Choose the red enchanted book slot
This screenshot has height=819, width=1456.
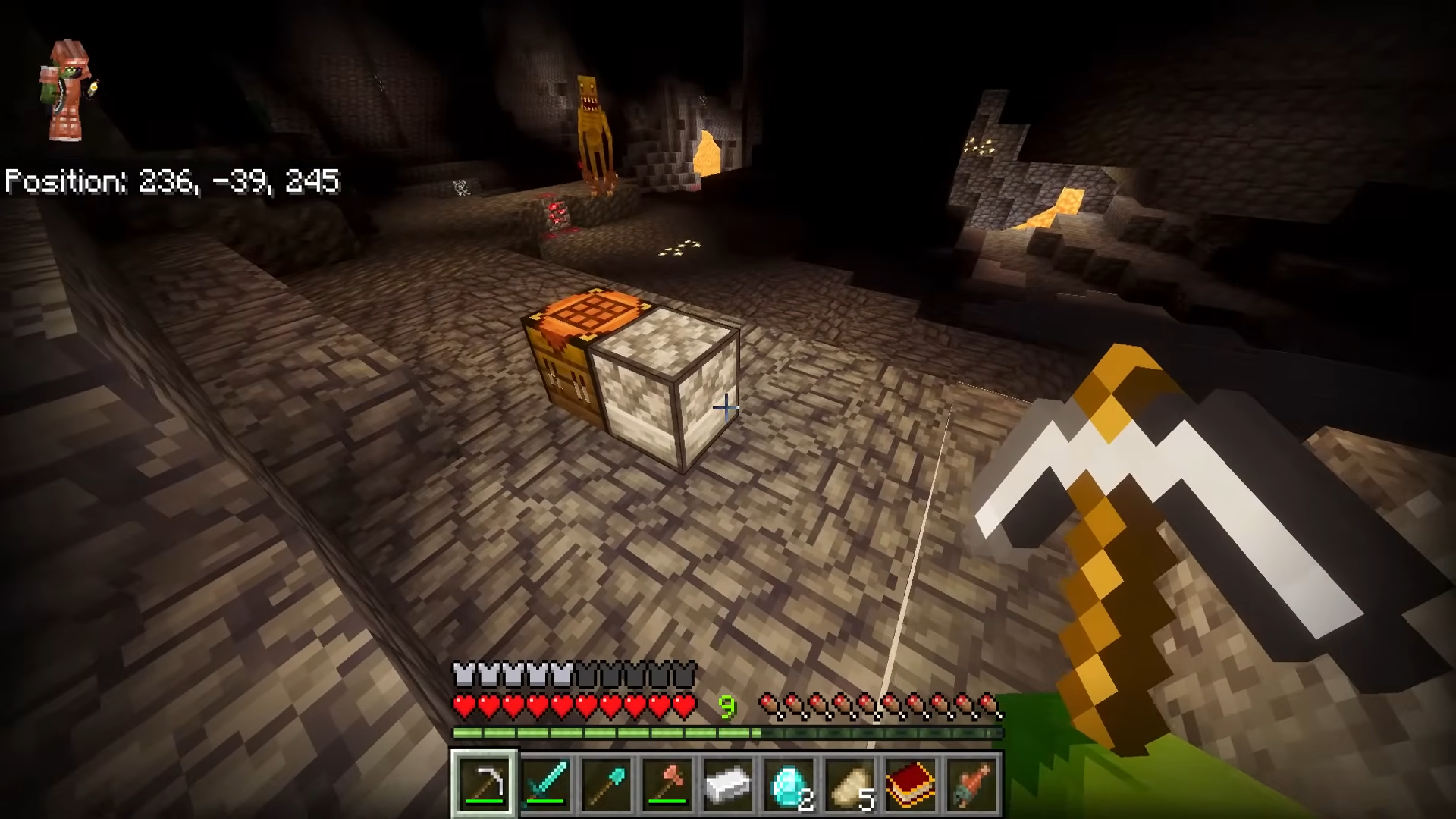[x=911, y=784]
